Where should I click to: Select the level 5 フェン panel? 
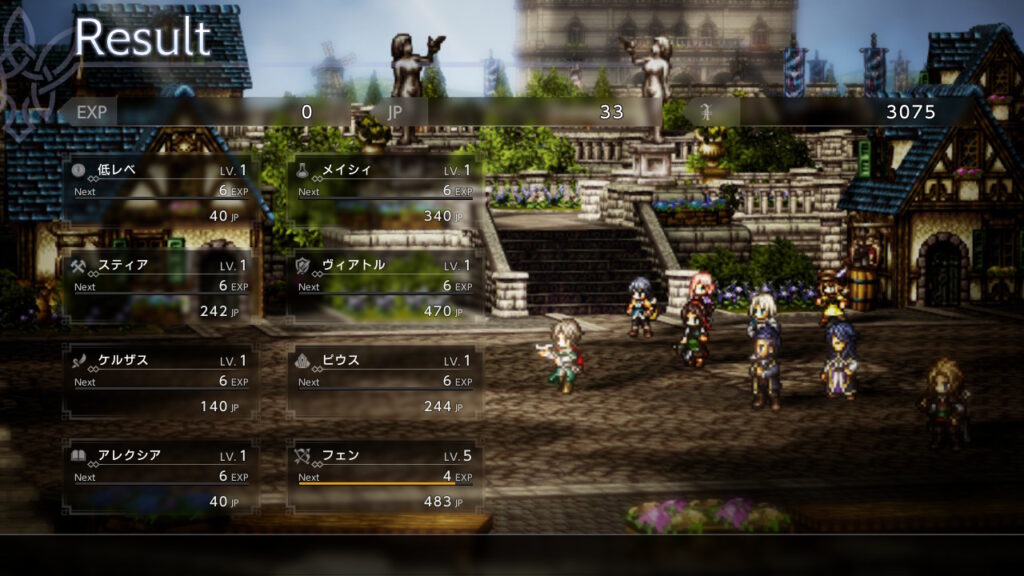pos(385,477)
